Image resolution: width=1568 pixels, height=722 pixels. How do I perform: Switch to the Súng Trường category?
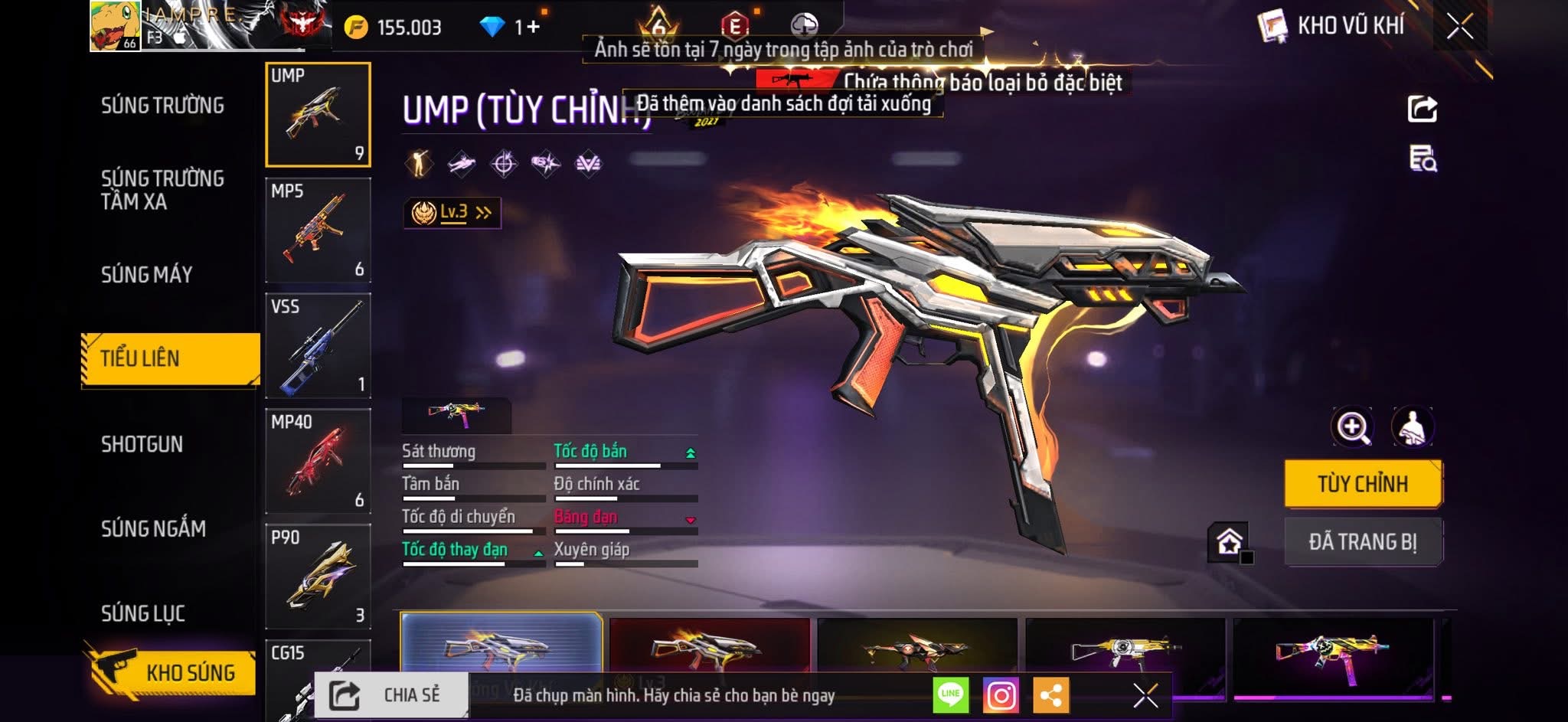[x=162, y=106]
